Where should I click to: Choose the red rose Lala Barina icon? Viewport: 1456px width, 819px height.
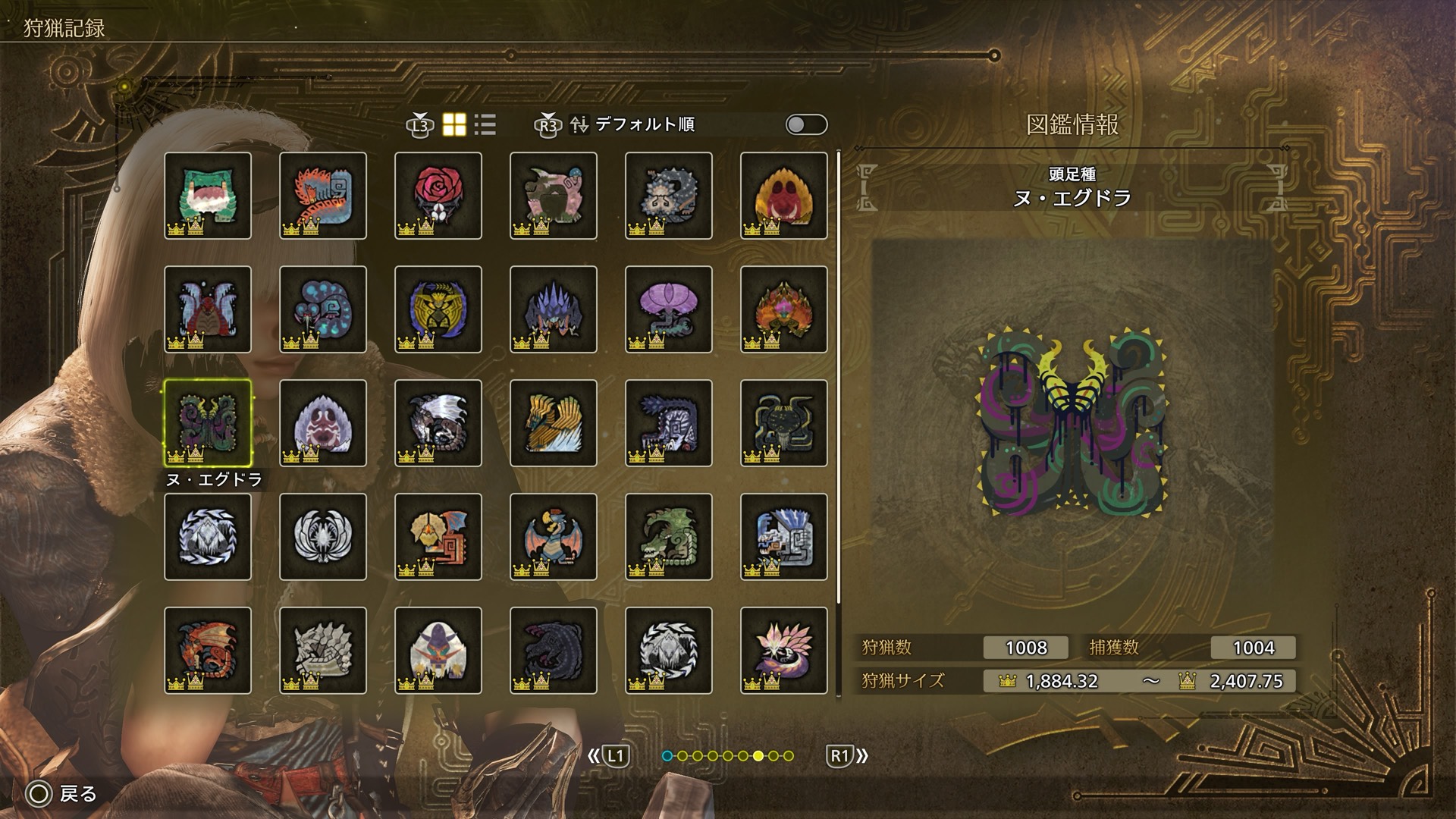(x=438, y=196)
